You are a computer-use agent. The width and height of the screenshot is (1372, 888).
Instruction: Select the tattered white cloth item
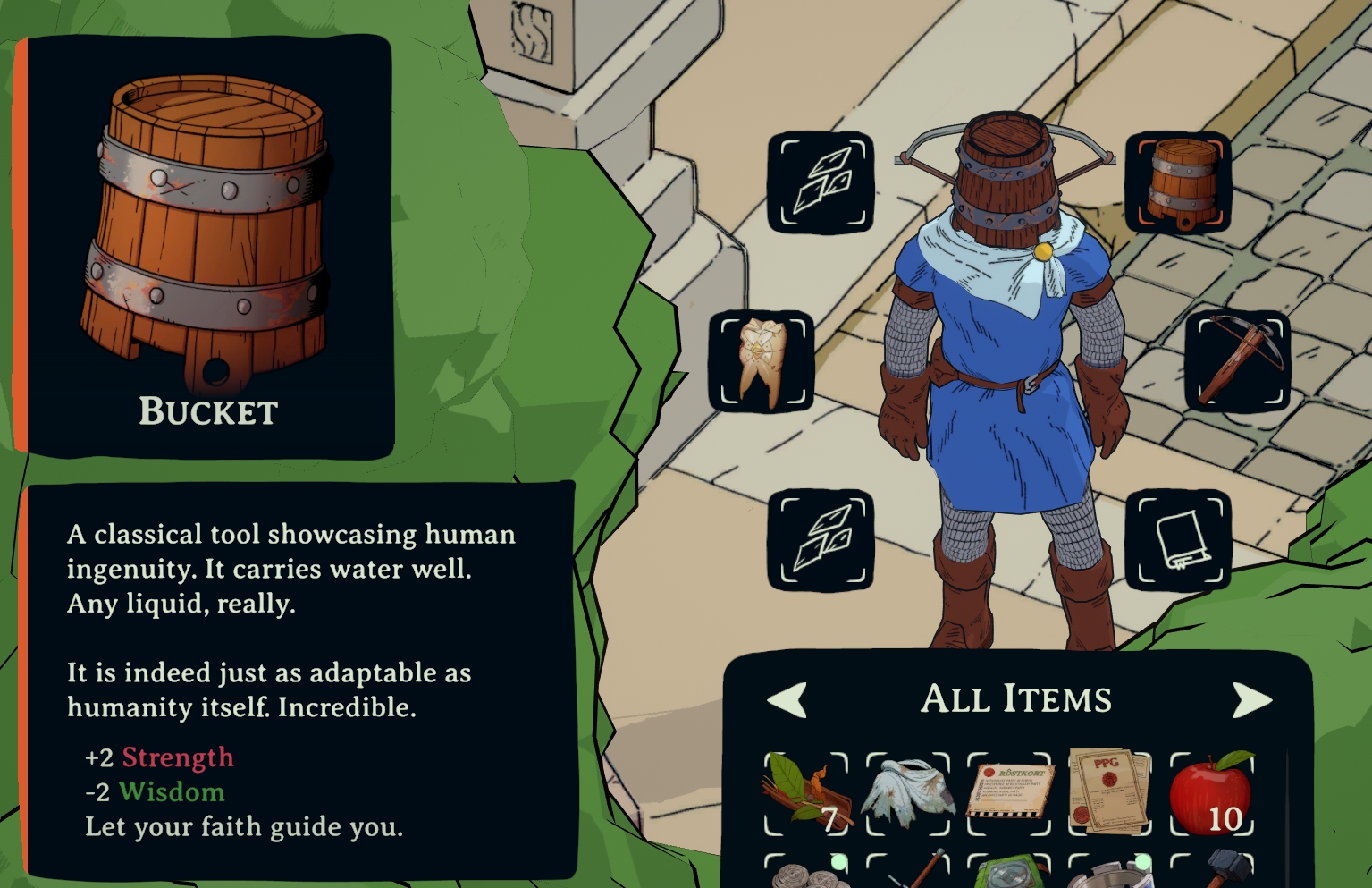click(908, 793)
